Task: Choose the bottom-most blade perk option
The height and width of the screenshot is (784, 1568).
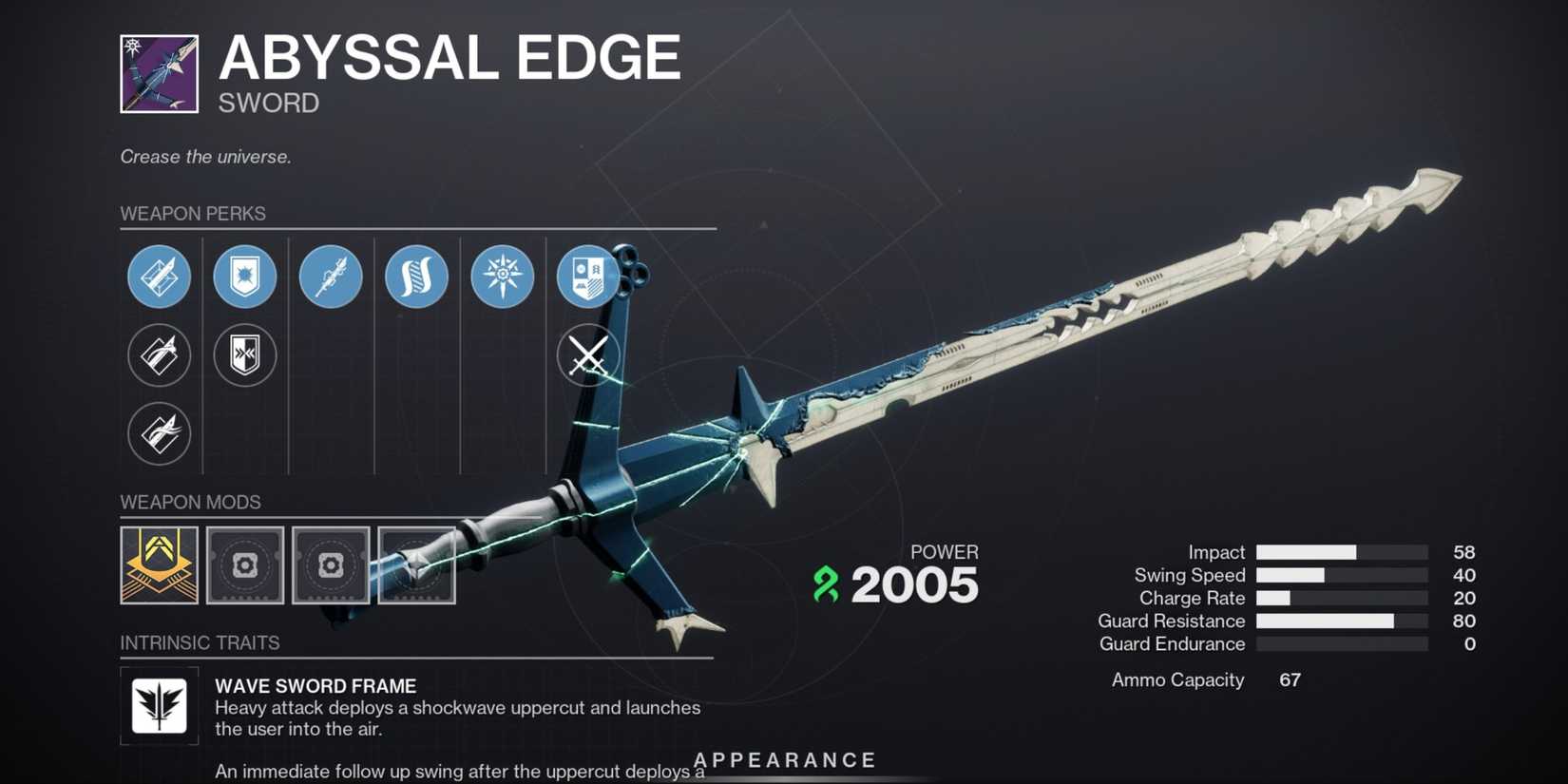Action: click(x=159, y=433)
